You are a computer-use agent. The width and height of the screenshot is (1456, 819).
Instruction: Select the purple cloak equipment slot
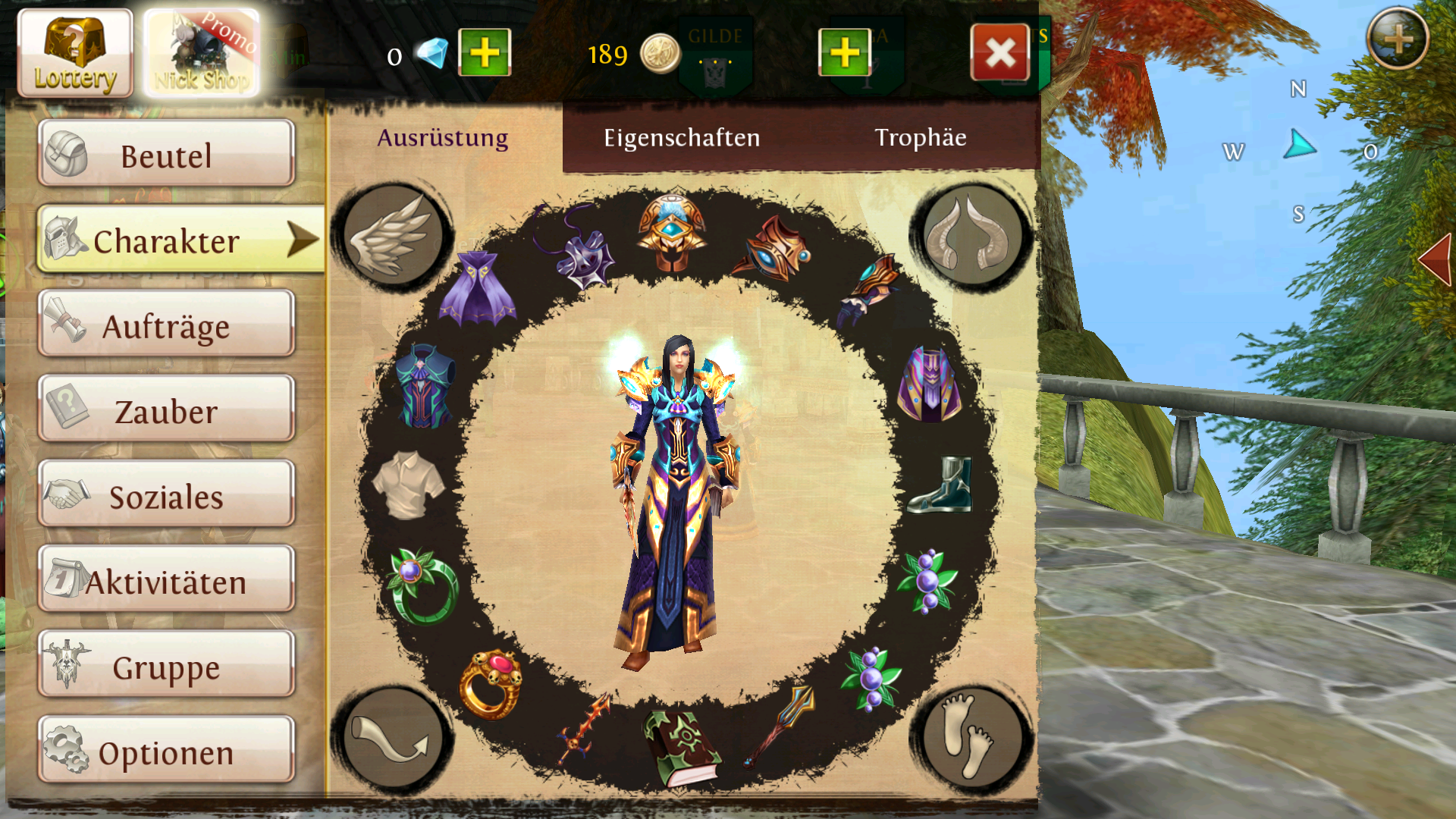(476, 290)
